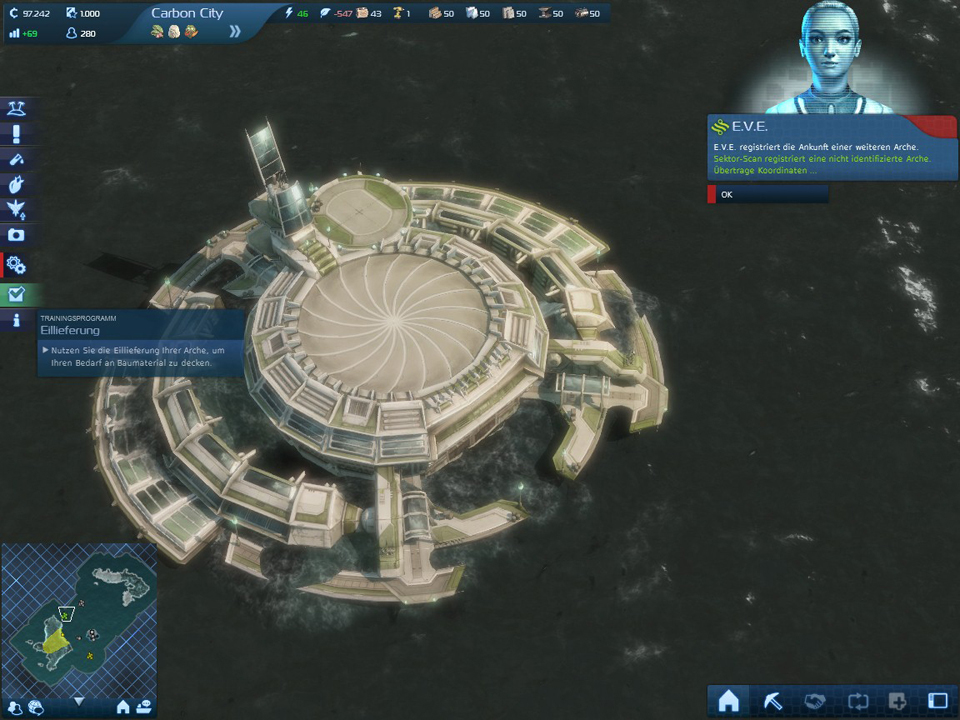Open the exclamation mark alerts menu

(16, 134)
